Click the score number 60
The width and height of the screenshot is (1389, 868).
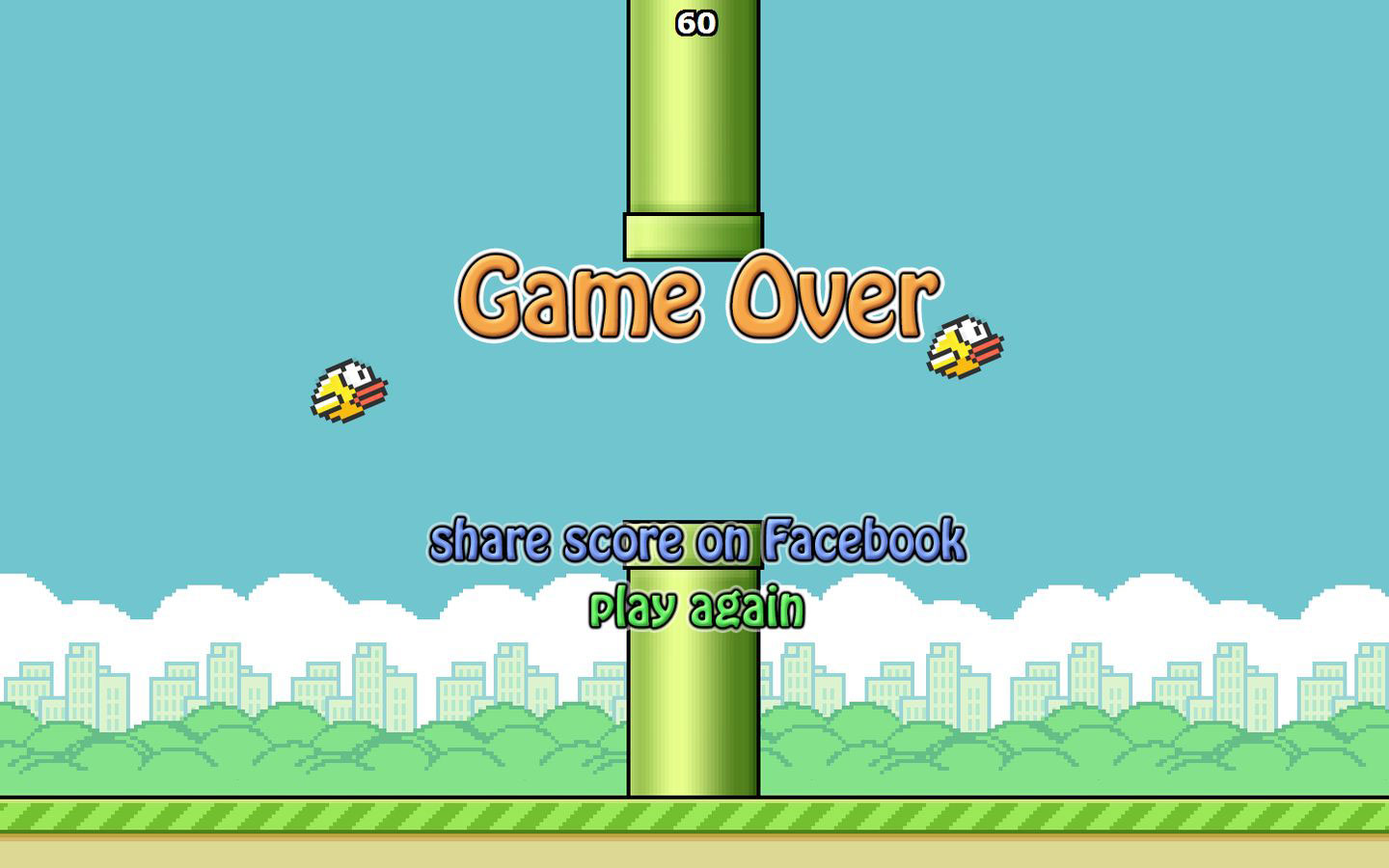(x=697, y=21)
